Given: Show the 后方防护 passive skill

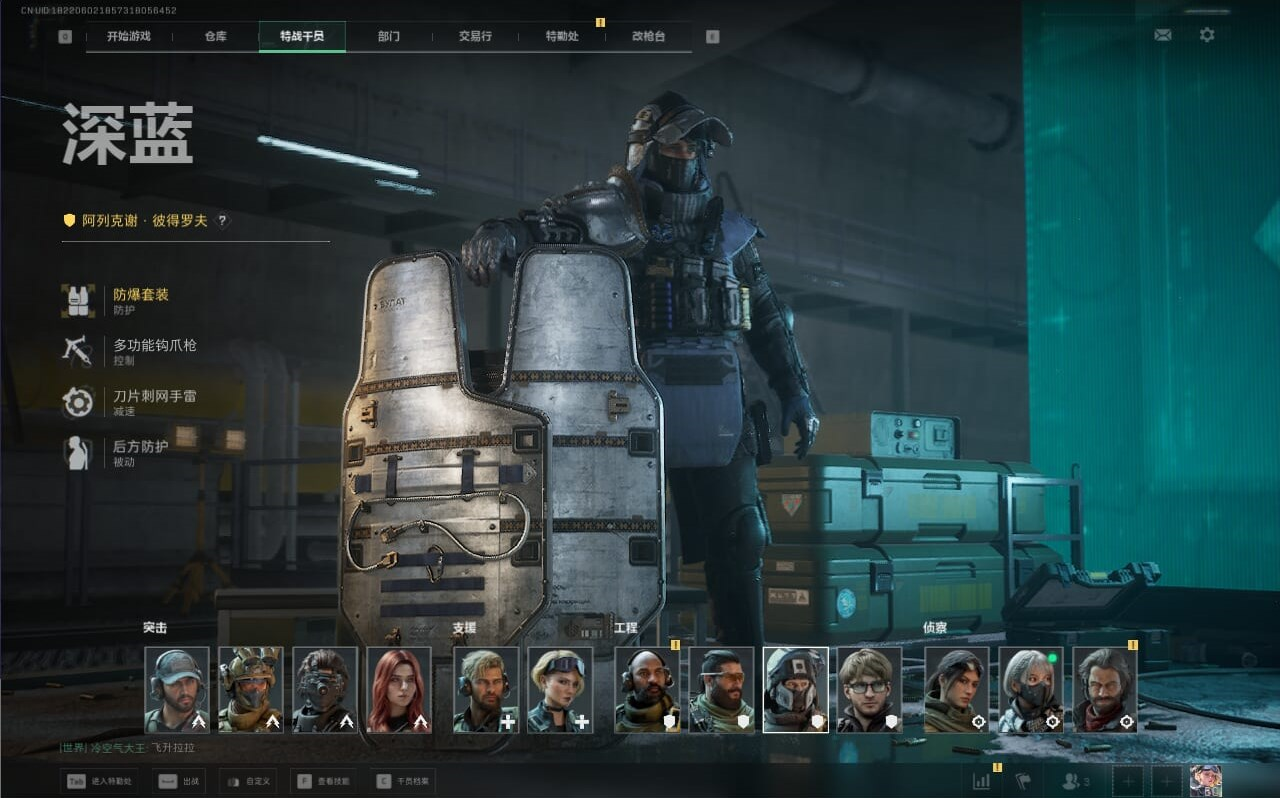Looking at the screenshot, I should 139,453.
